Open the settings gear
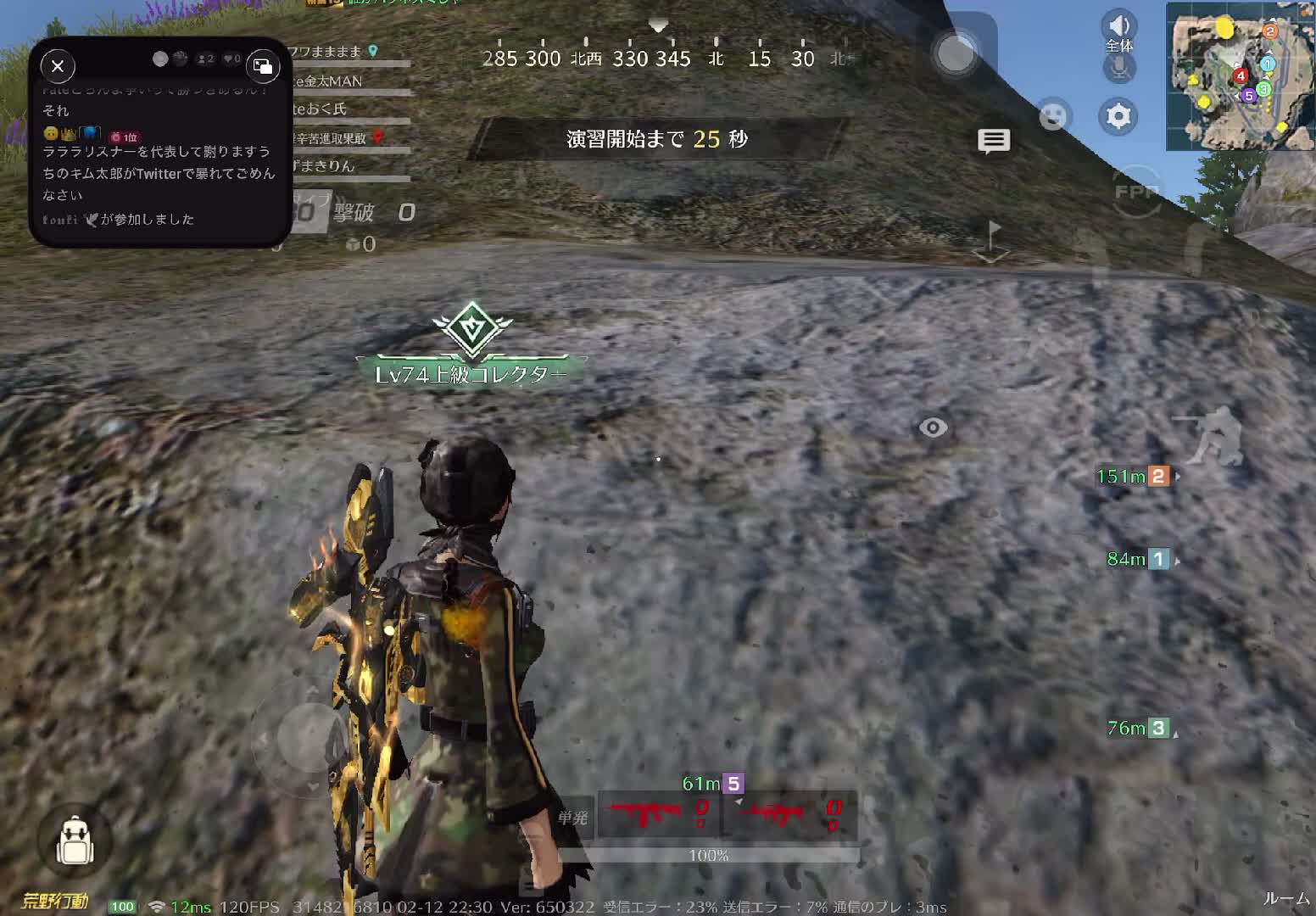1316x916 pixels. (x=1118, y=116)
